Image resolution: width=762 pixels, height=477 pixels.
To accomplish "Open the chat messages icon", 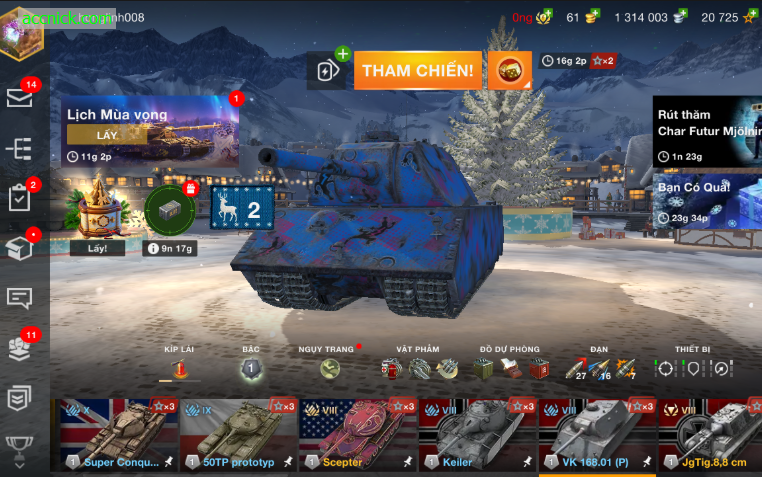I will point(19,297).
